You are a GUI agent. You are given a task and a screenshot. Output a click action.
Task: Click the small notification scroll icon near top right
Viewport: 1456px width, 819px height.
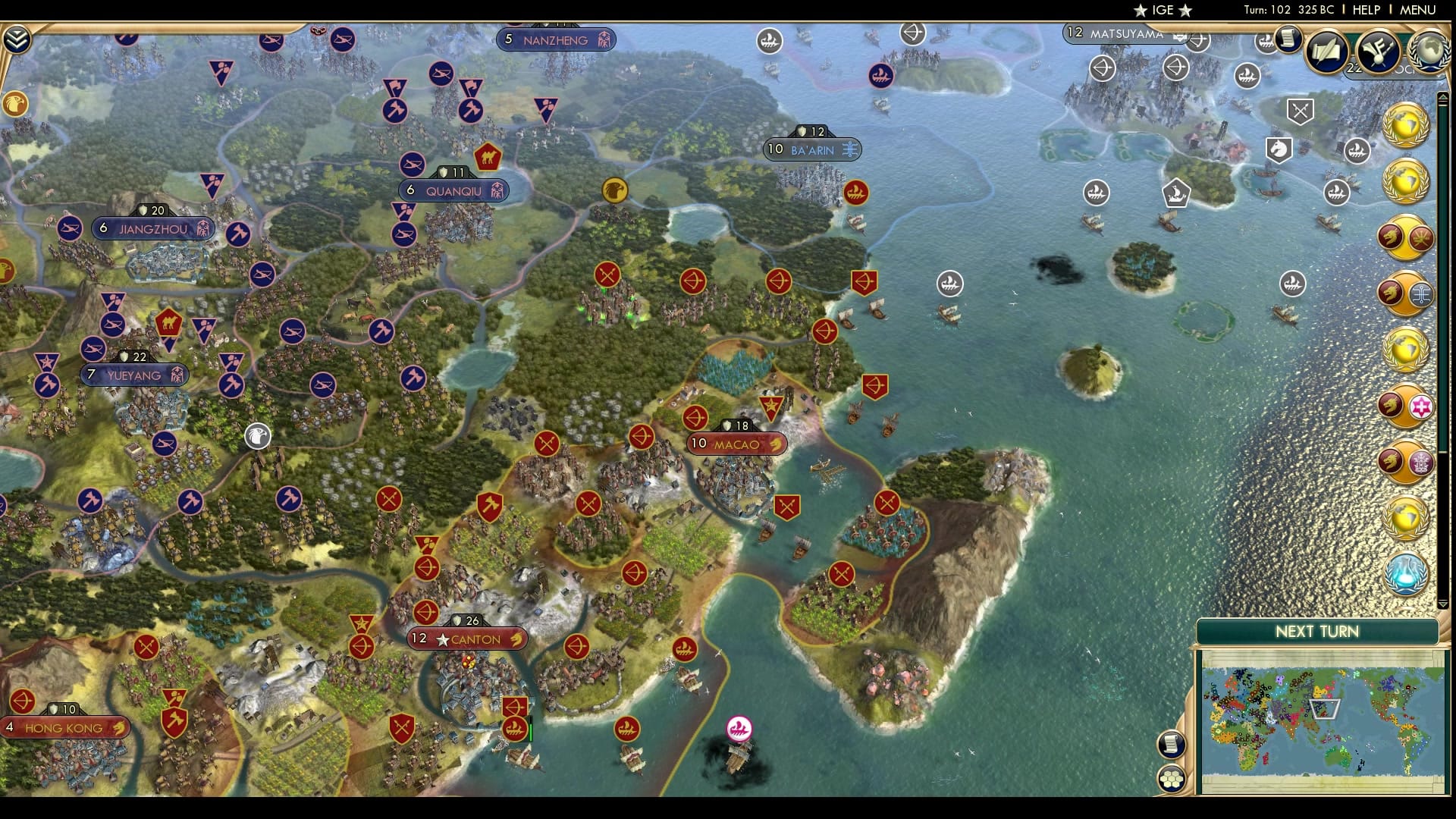[x=1287, y=39]
